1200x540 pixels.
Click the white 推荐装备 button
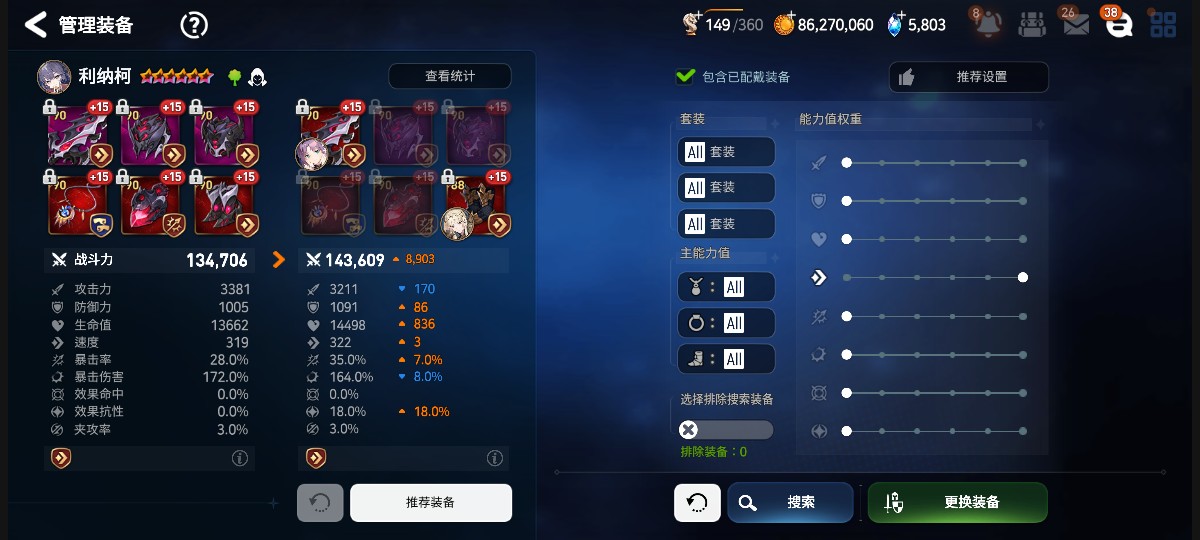[430, 502]
